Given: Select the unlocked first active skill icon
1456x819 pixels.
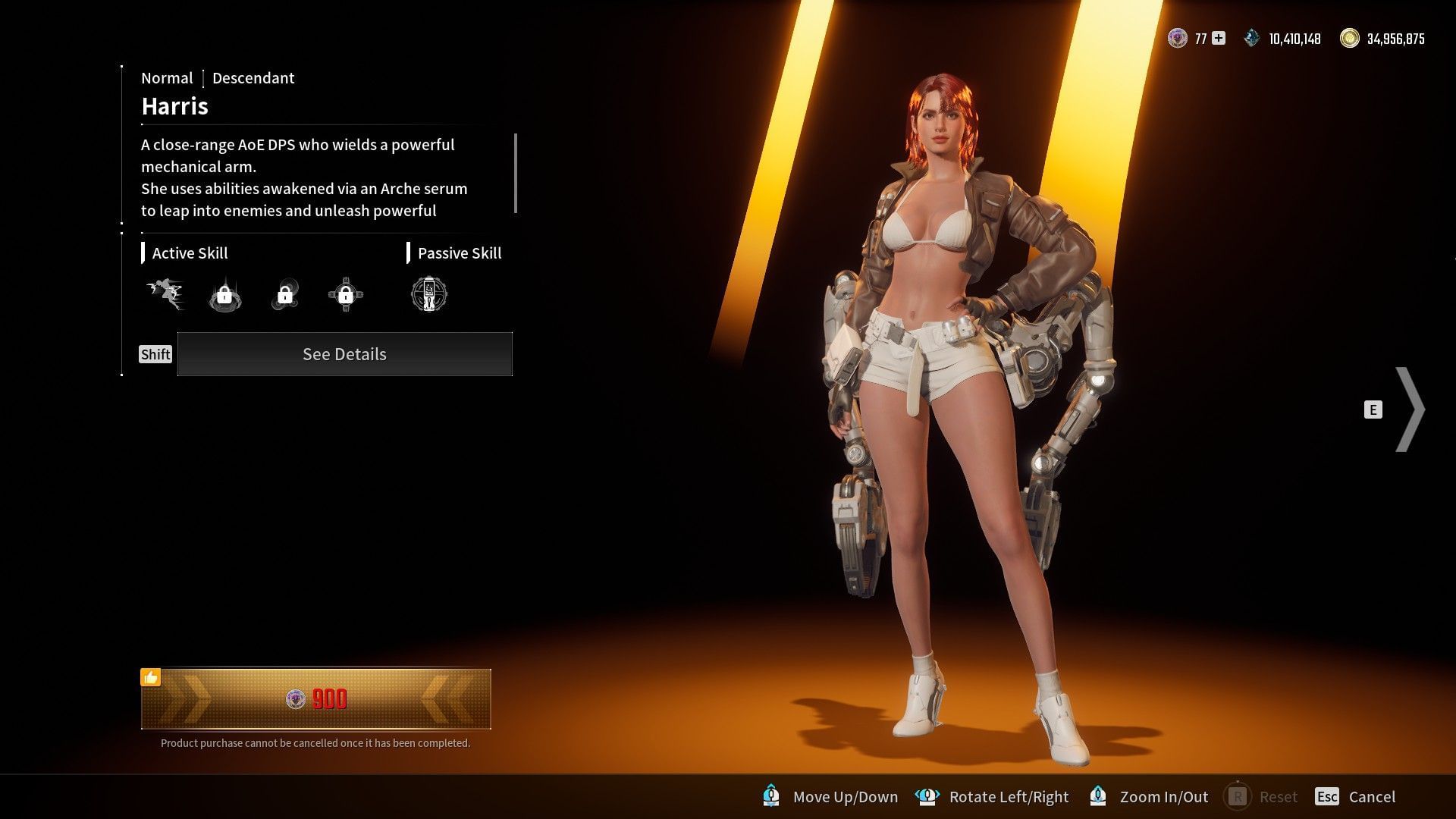Looking at the screenshot, I should [165, 294].
